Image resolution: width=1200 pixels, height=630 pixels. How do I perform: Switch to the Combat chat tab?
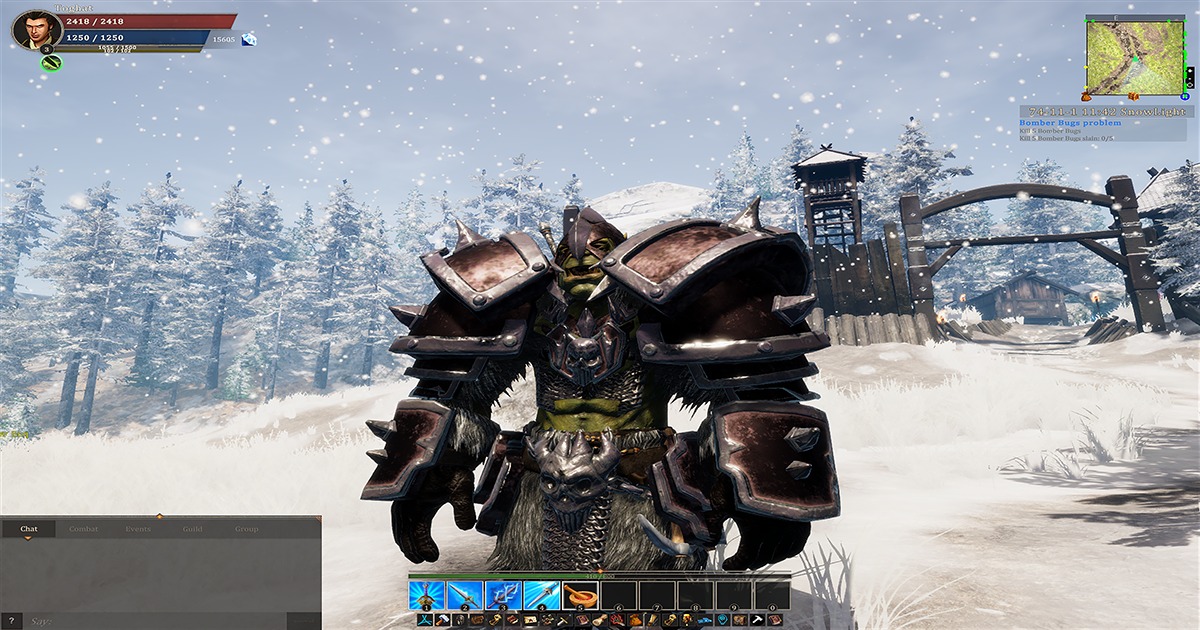84,529
